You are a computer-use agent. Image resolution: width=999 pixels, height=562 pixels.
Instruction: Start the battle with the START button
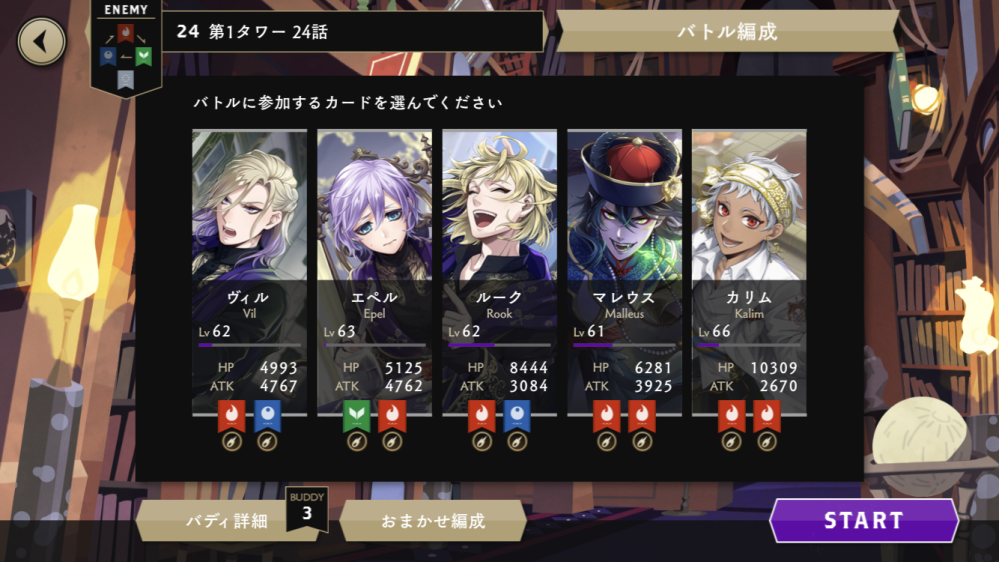point(863,520)
